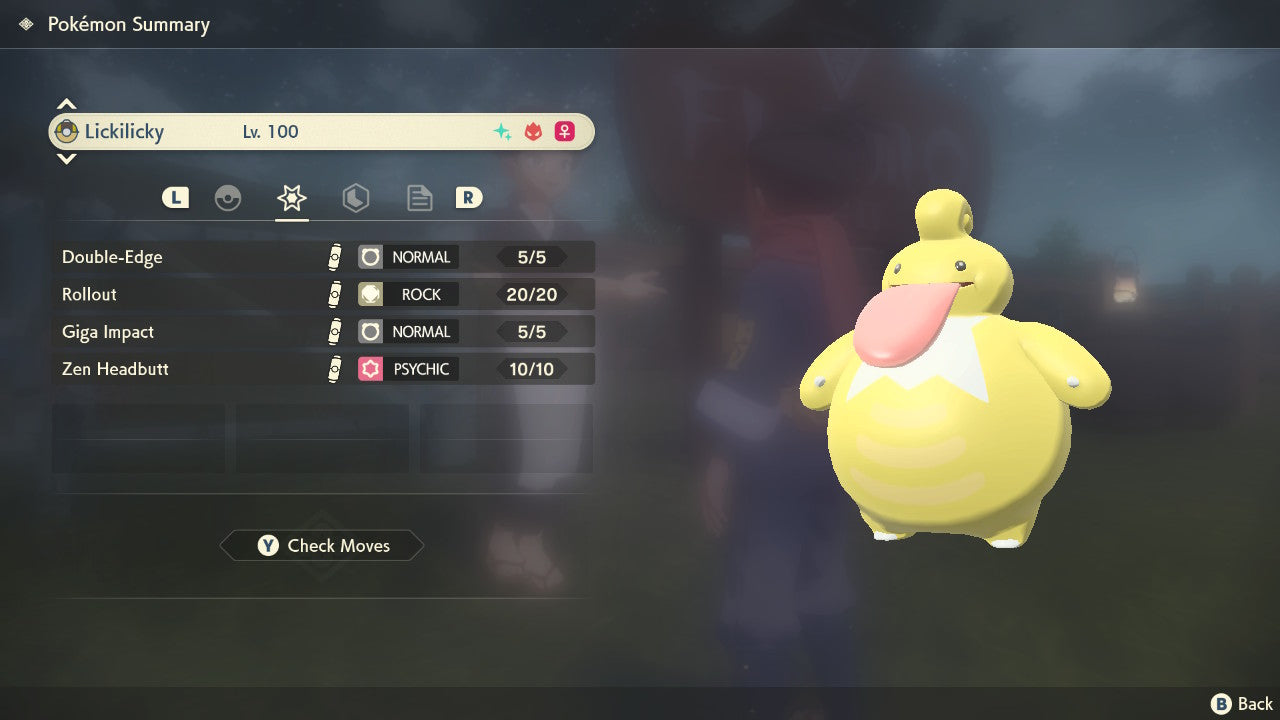Viewport: 1280px width, 720px height.
Task: Go to previous Pokémon with up arrow
Action: 66,104
